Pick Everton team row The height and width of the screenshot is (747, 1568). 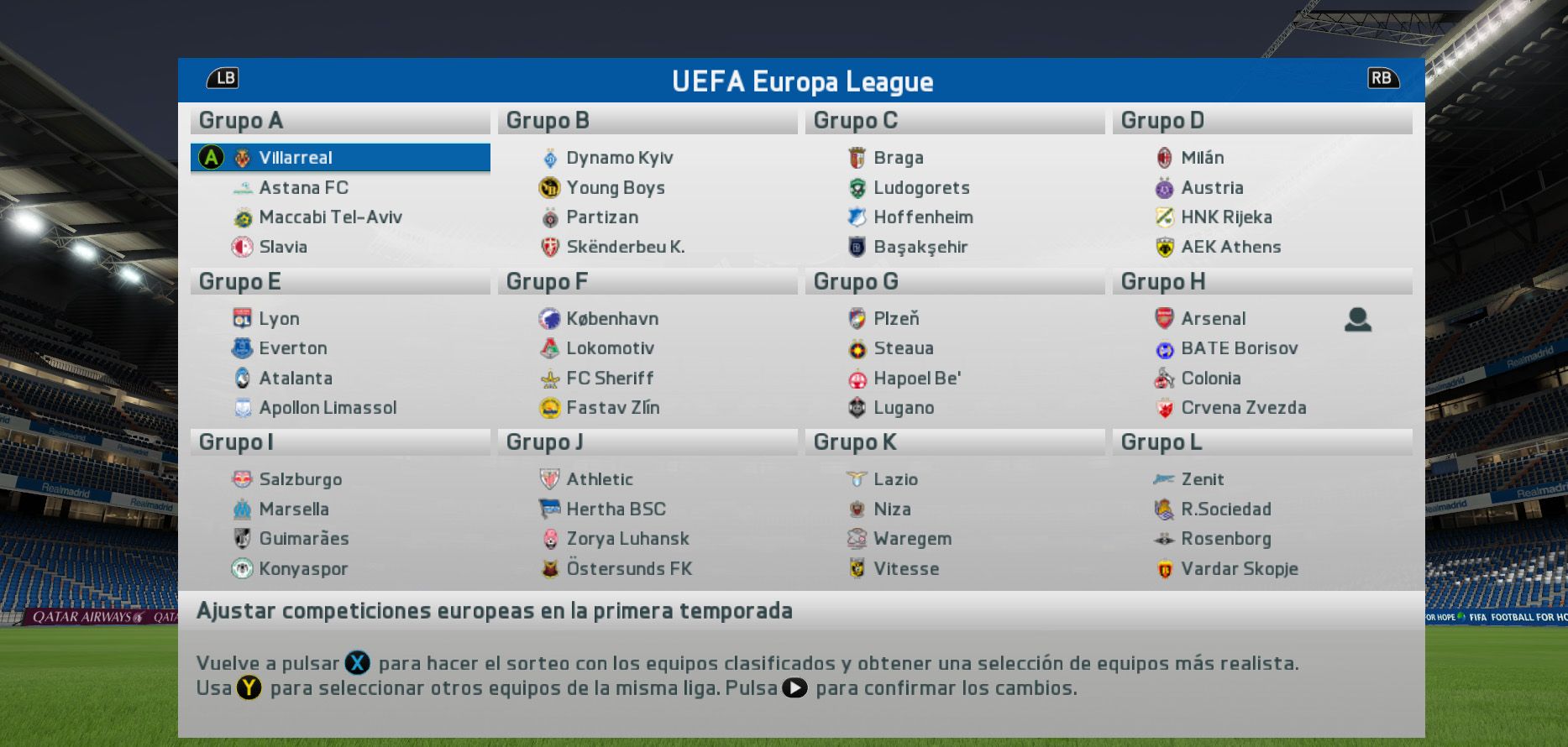(292, 348)
